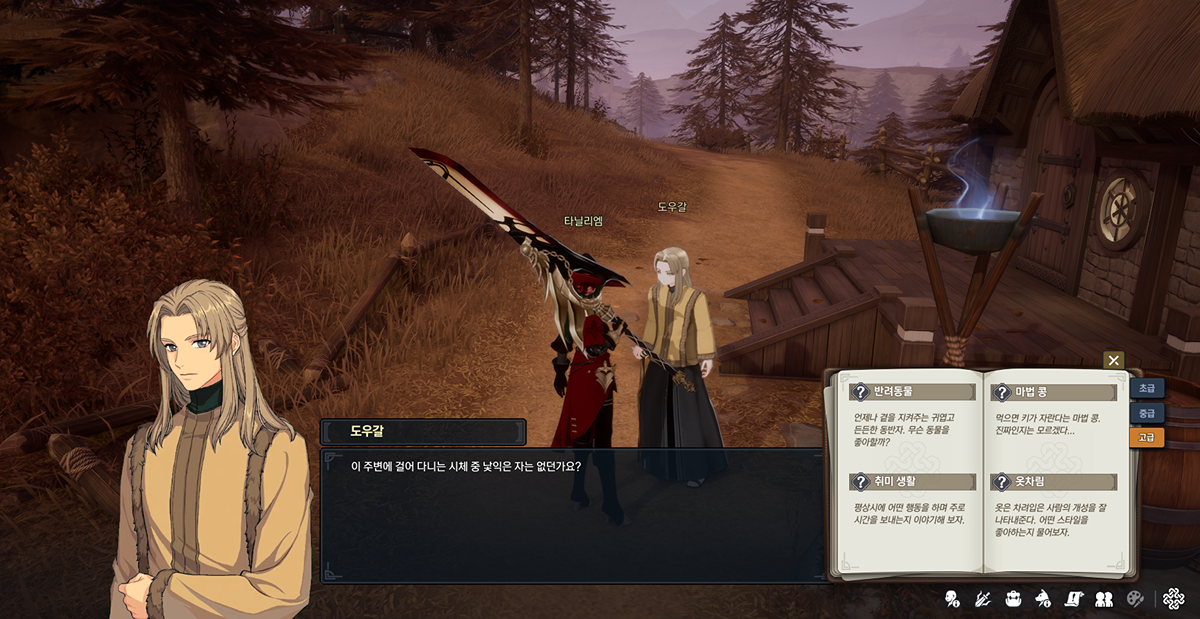Click the paint palette icon

1134,599
